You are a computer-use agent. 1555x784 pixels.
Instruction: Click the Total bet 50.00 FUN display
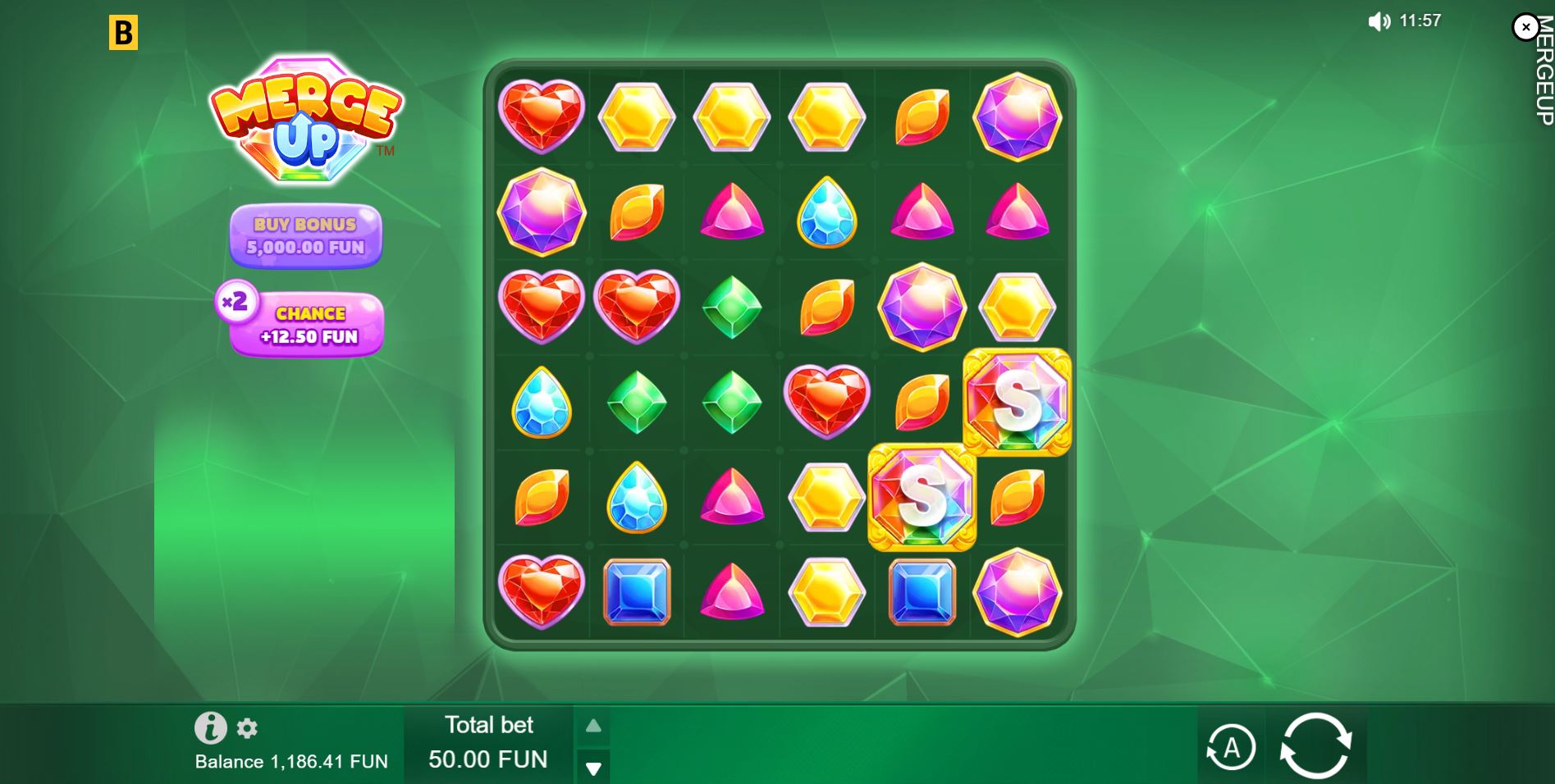click(488, 742)
